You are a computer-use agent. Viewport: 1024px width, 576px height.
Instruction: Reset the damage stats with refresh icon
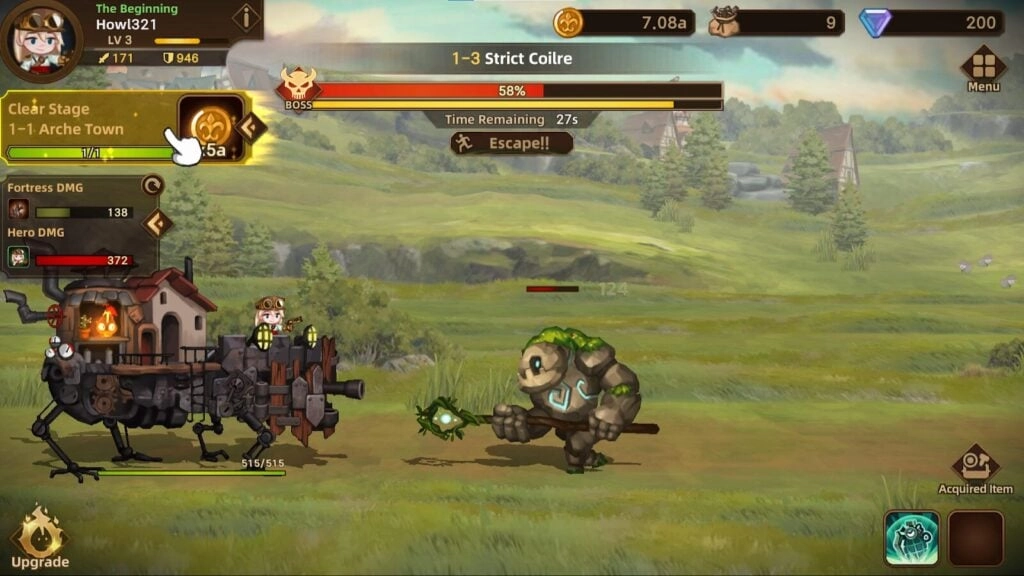pyautogui.click(x=152, y=185)
